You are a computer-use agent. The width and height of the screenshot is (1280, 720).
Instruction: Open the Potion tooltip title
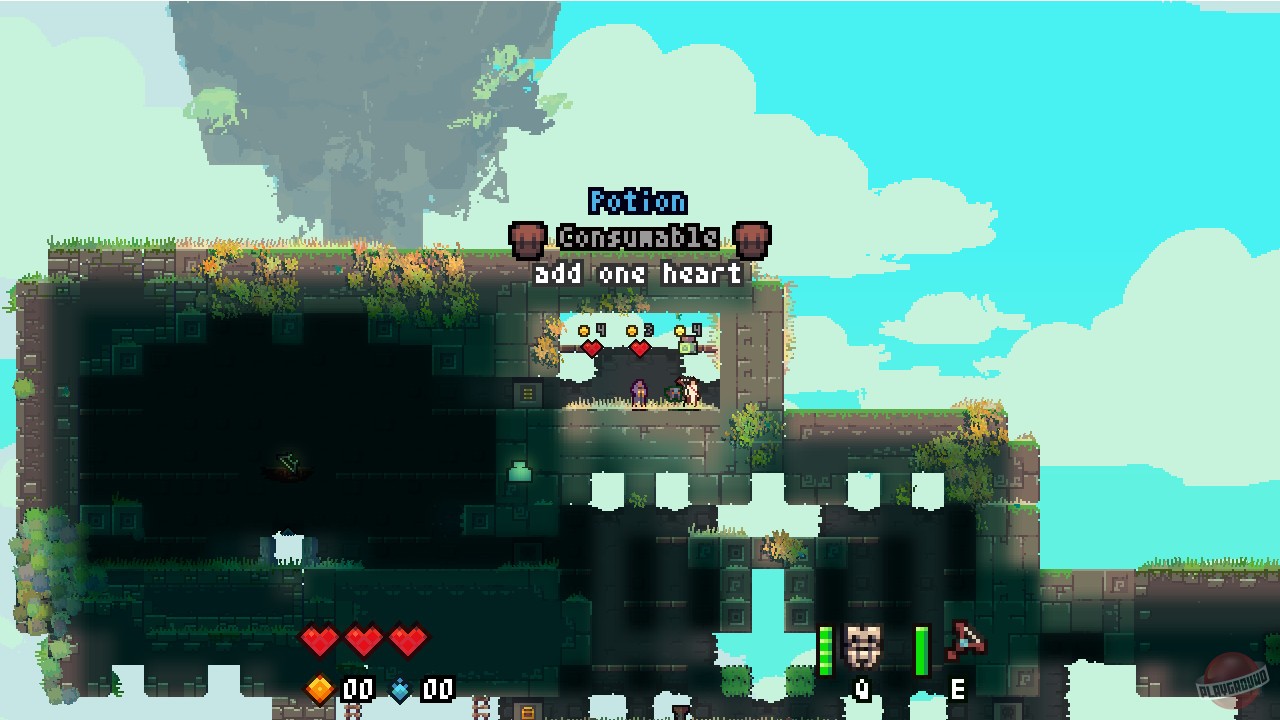636,201
